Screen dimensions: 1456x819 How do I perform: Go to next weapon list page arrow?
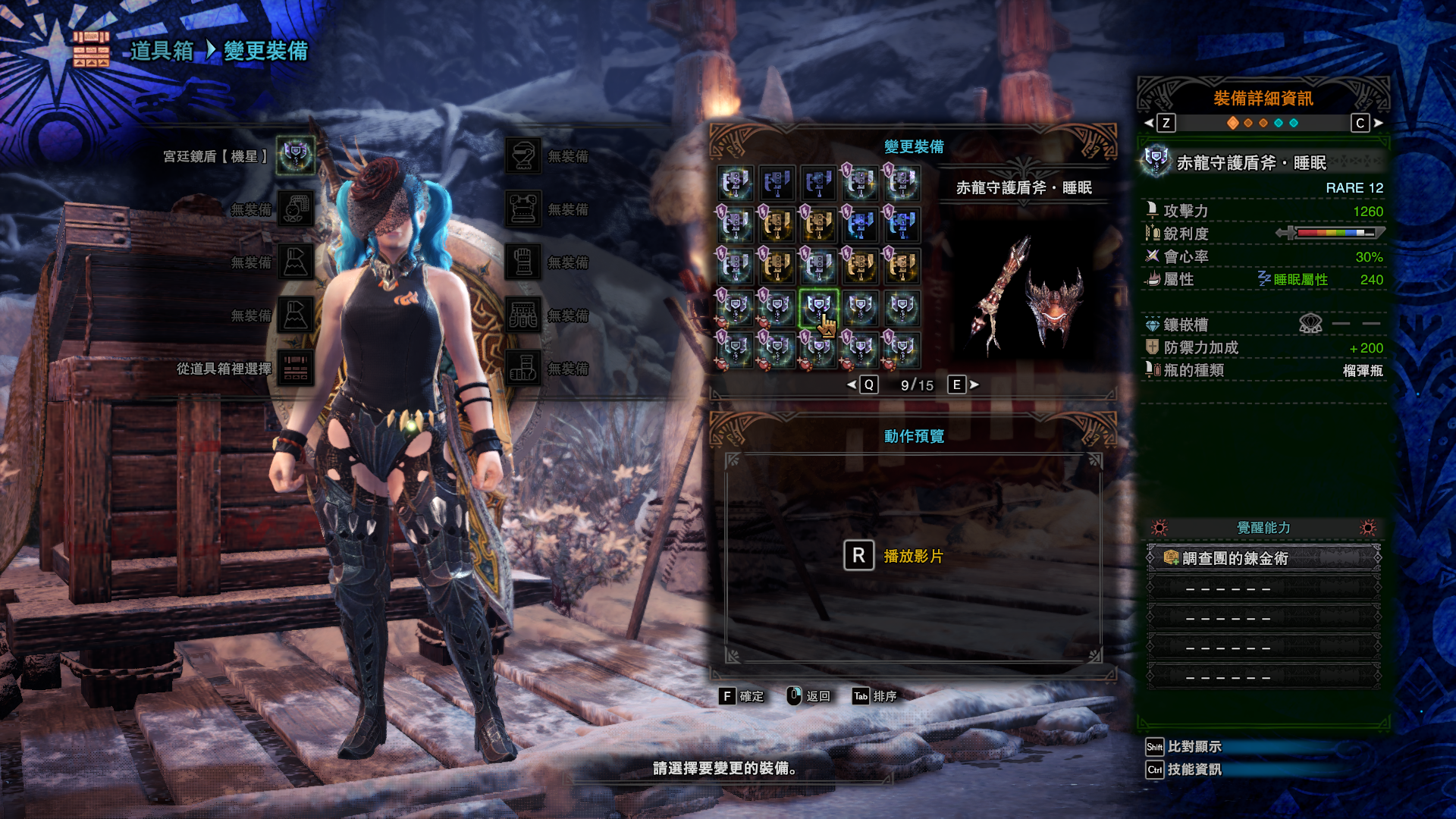pos(974,385)
